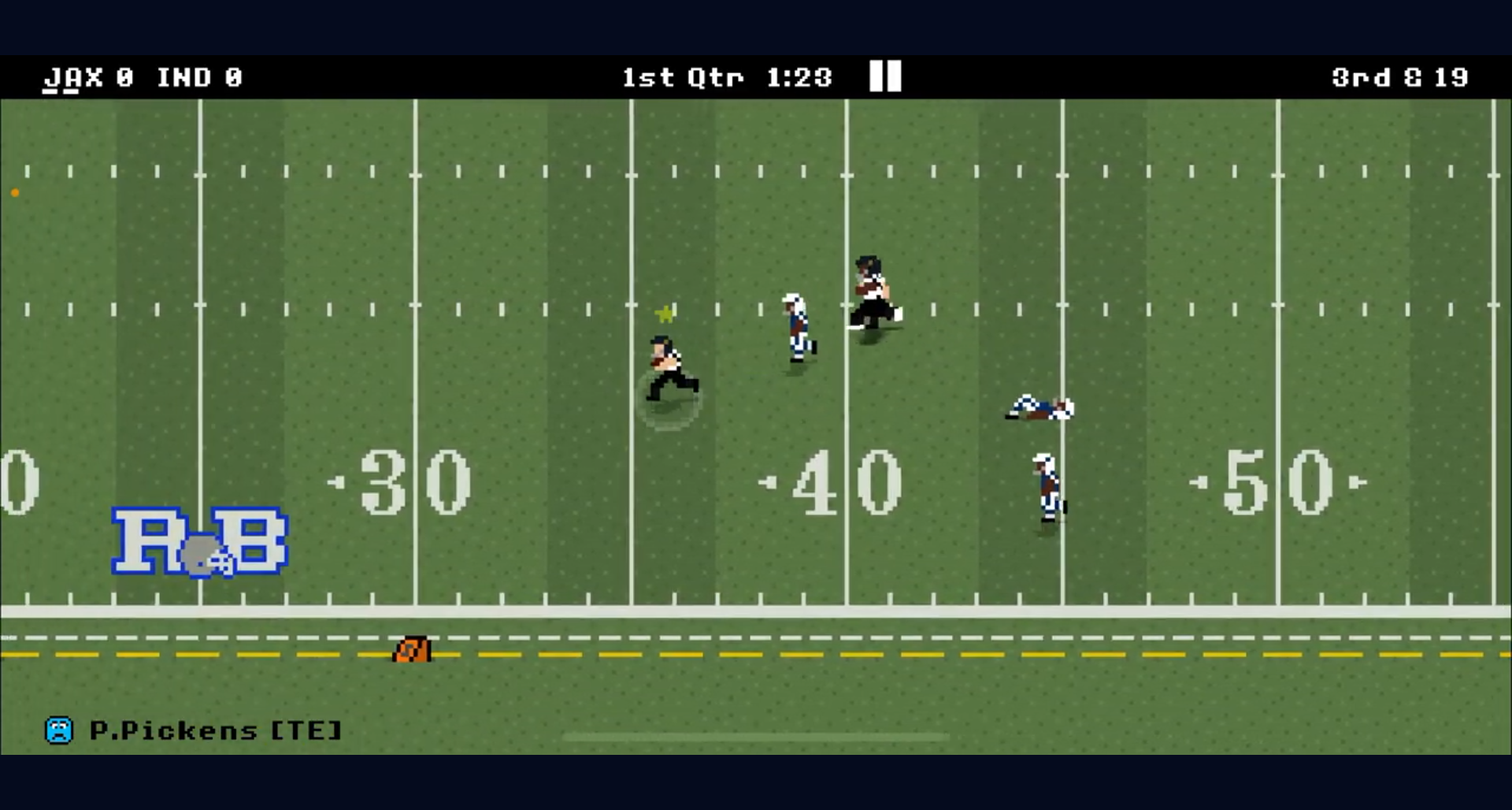Expand the IND 0 score display

[201, 77]
